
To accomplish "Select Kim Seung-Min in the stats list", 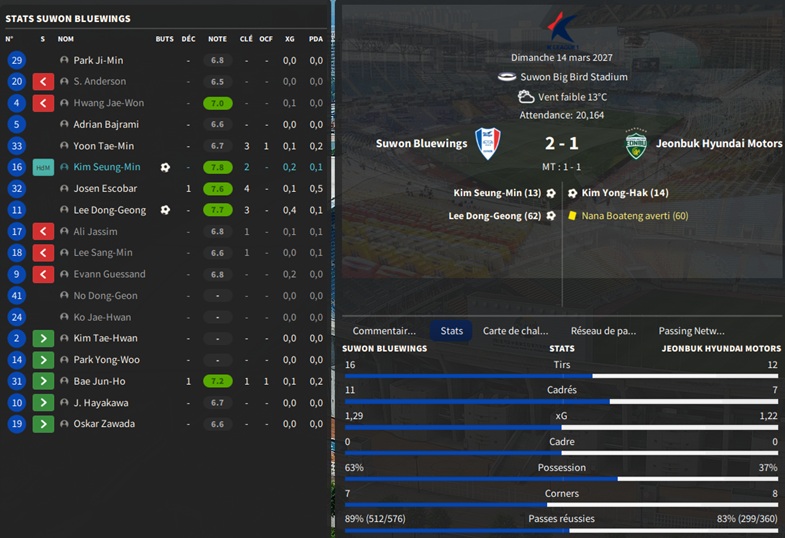I will 107,168.
